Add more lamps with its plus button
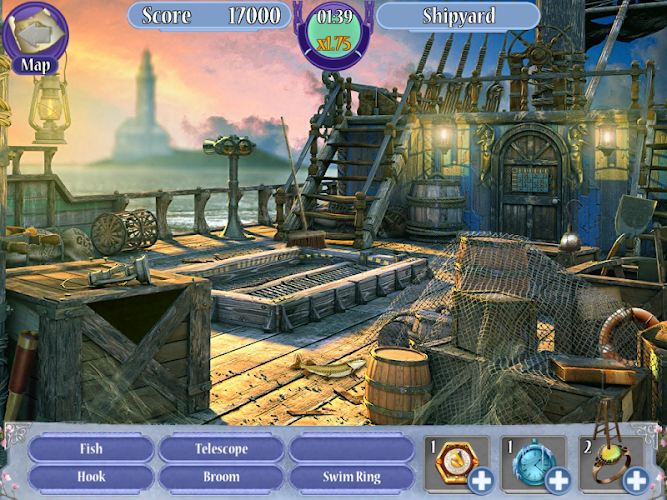The height and width of the screenshot is (500, 667). click(x=635, y=481)
